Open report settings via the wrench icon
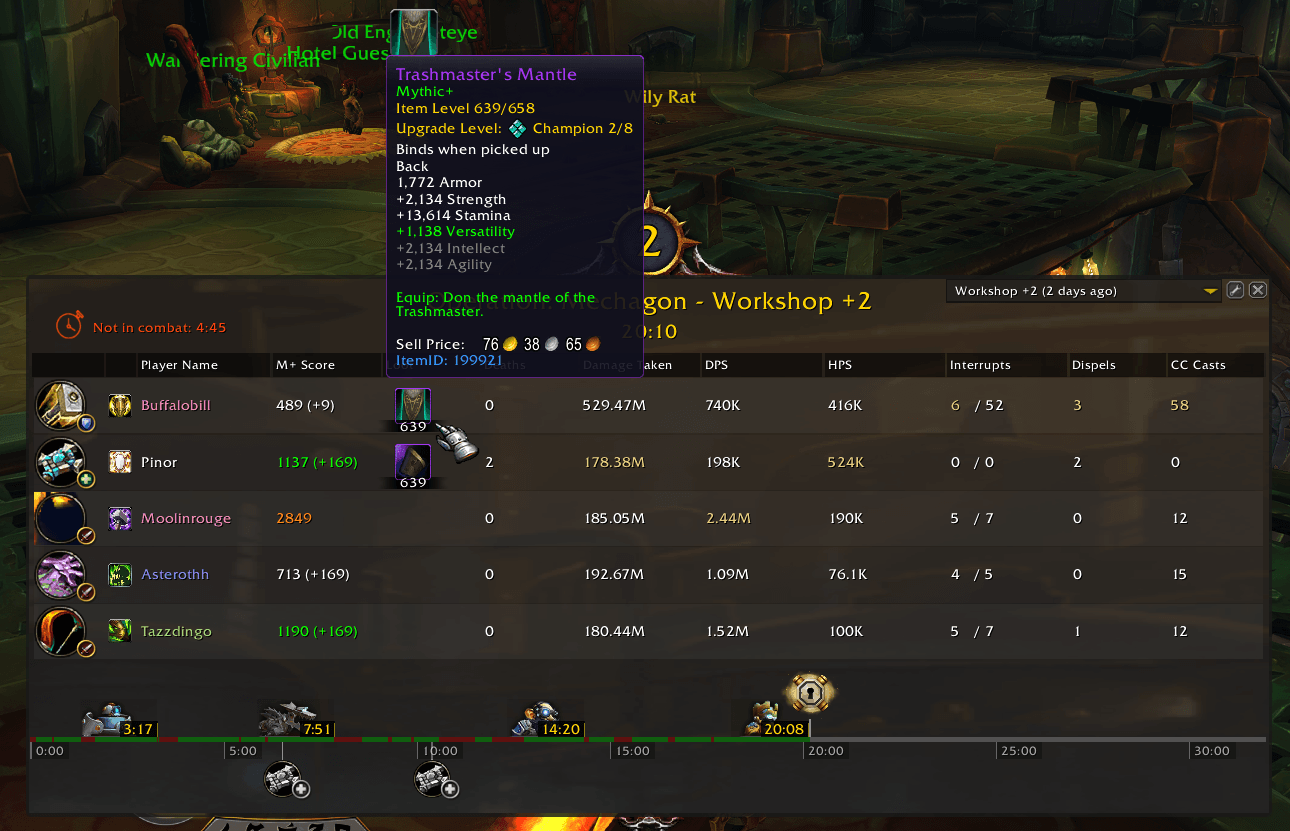The height and width of the screenshot is (831, 1290). coord(1235,289)
